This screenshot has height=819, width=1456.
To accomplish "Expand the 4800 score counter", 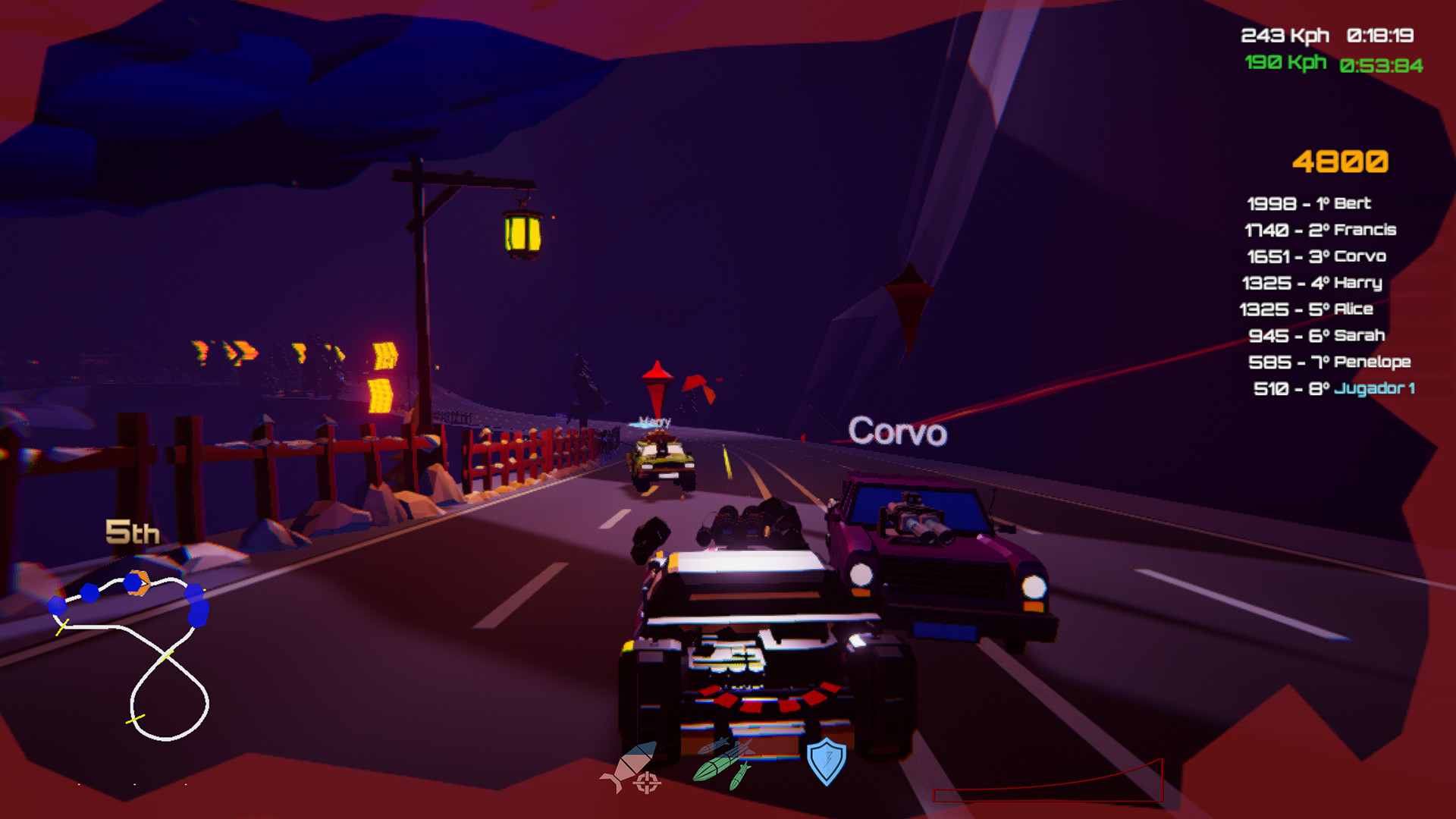I will [x=1342, y=161].
